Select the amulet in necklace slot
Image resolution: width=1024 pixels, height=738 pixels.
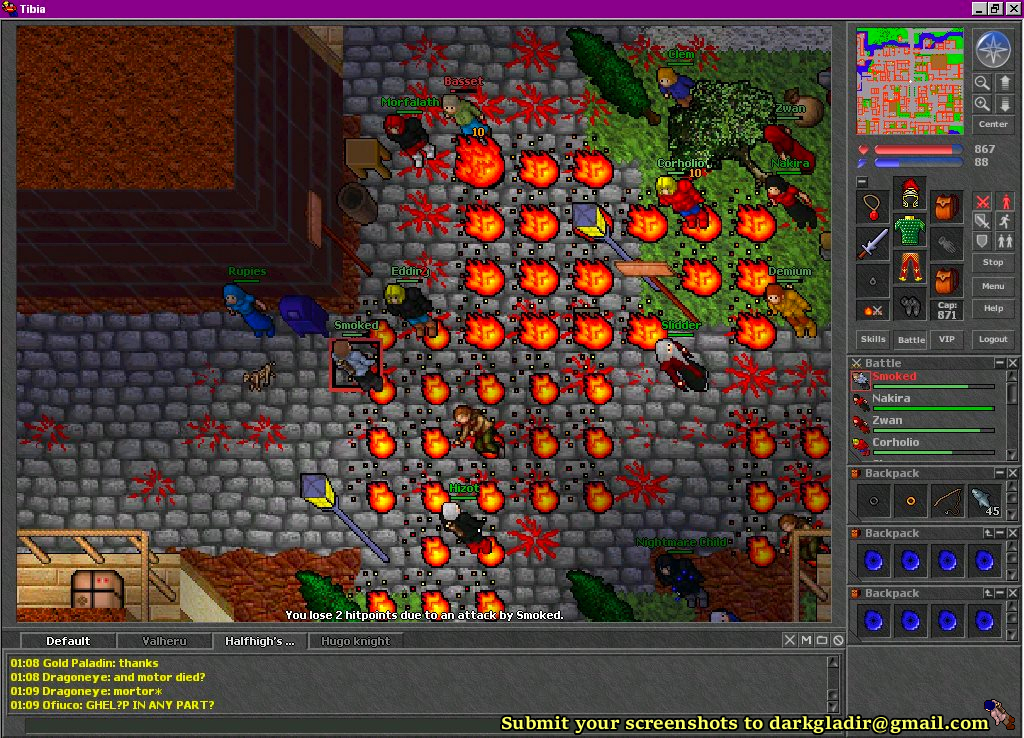click(x=873, y=207)
